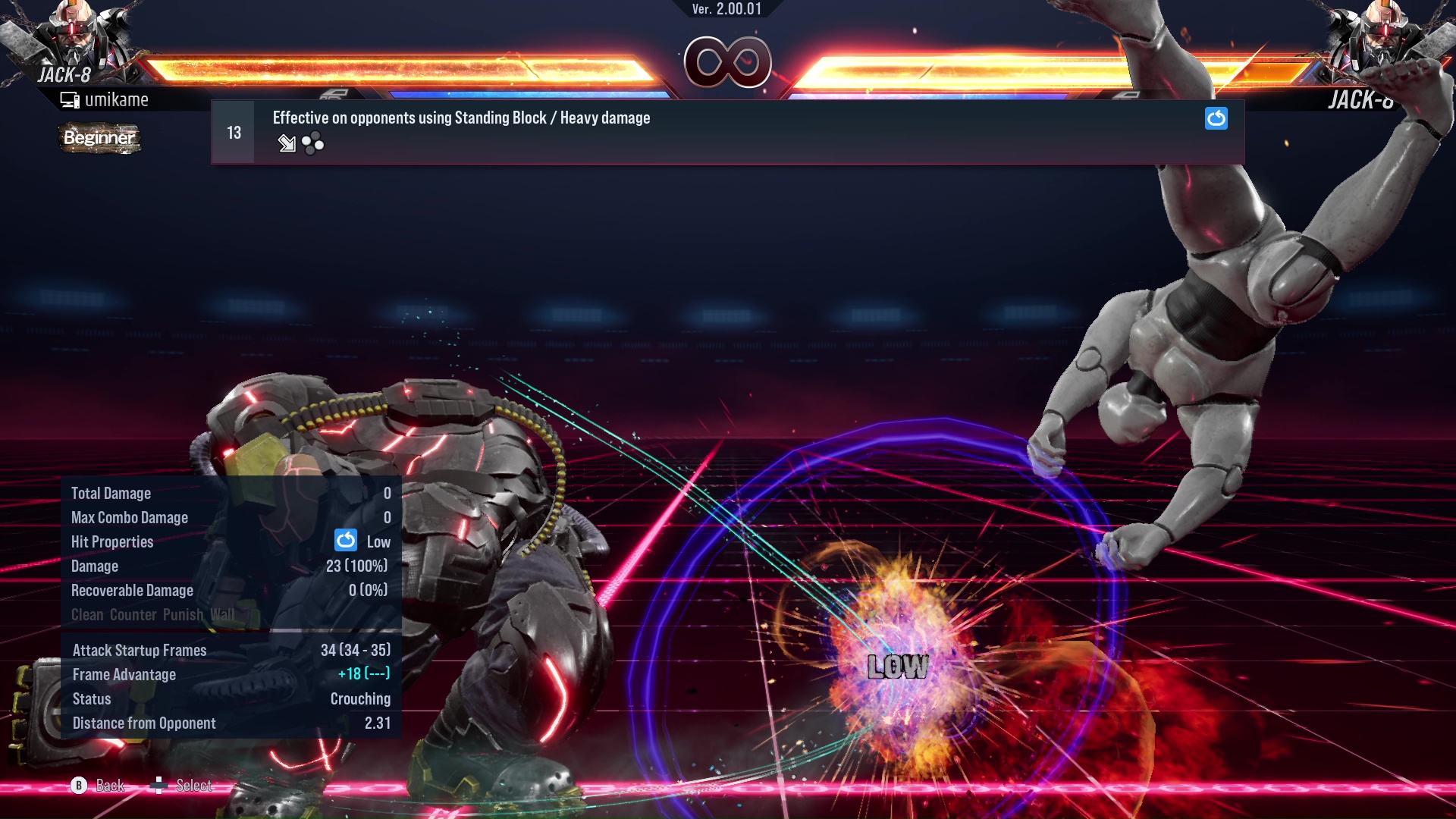
Task: Open the Beginner difficulty selector
Action: [x=99, y=138]
